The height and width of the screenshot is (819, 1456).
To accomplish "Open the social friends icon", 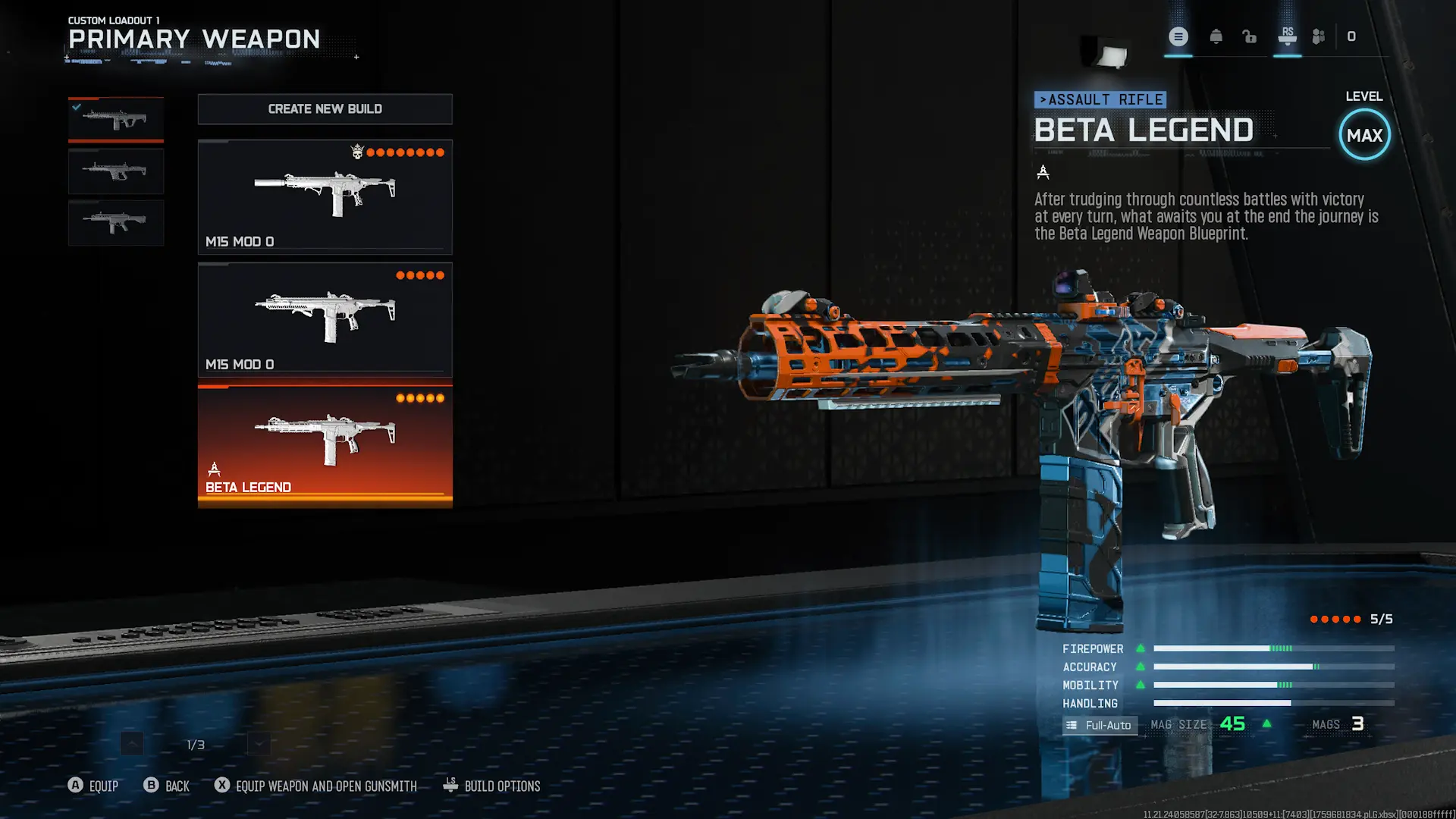I will 1319,36.
